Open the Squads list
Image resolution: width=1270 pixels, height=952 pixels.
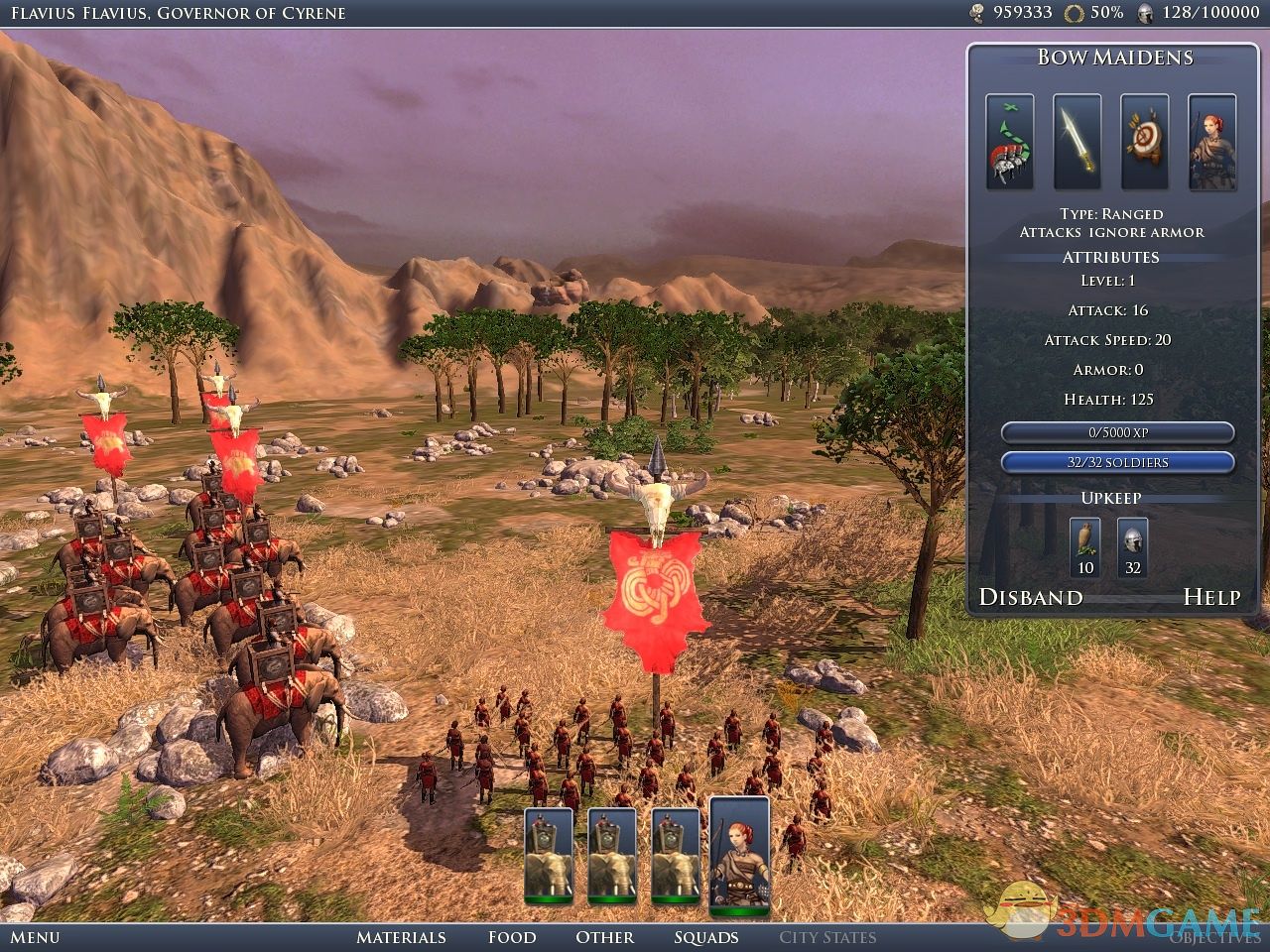coord(706,937)
